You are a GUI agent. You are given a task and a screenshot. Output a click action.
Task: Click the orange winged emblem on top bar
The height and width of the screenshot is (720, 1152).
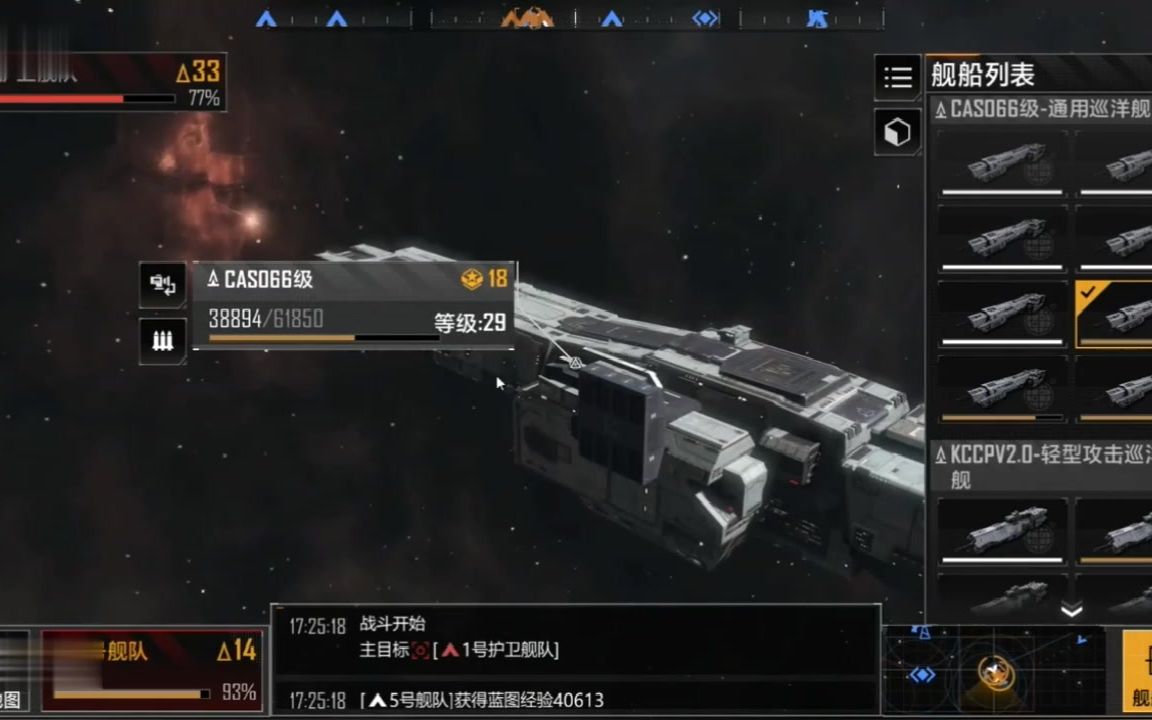pos(527,18)
